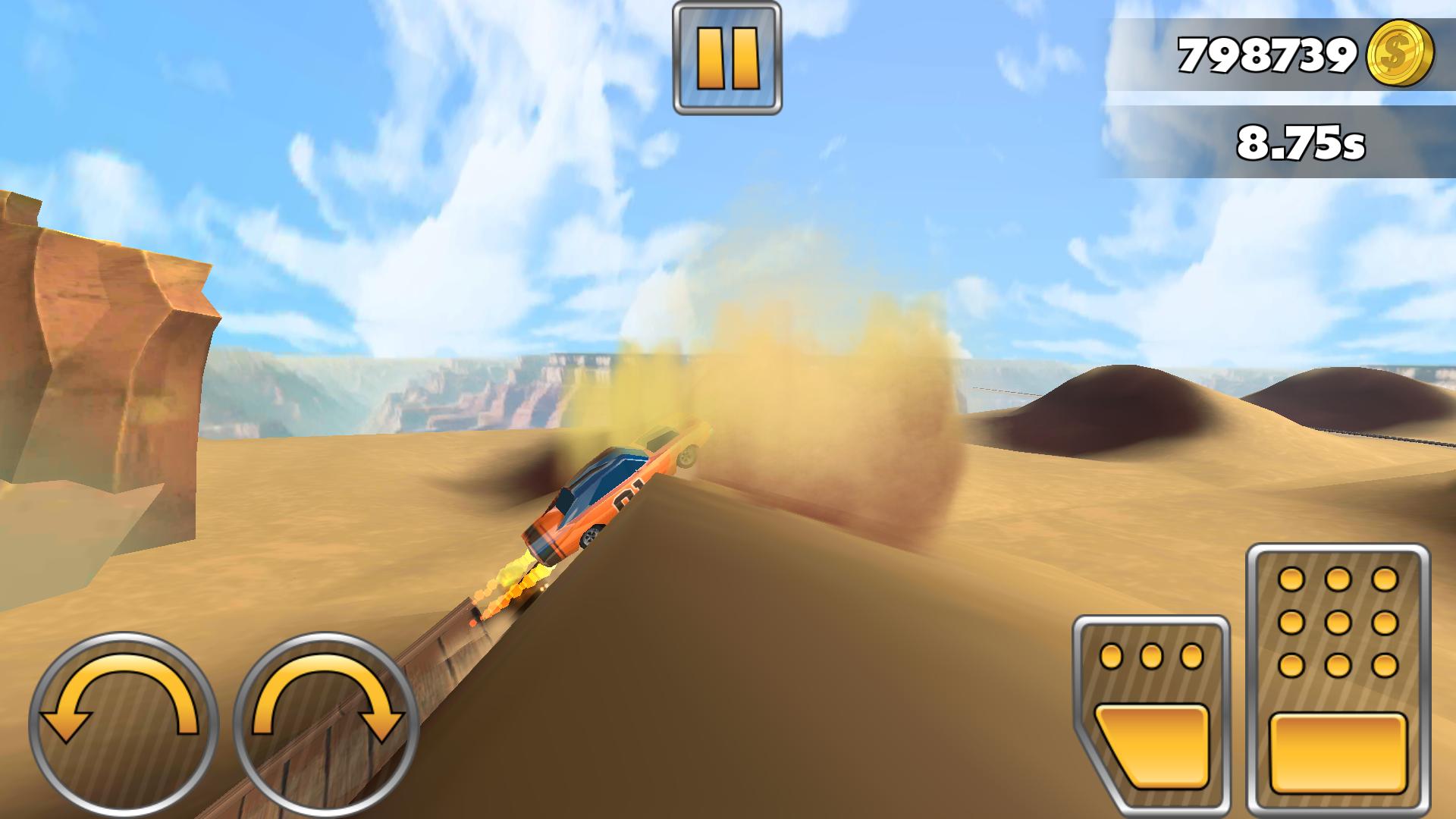Screen dimensions: 1456x819
Task: Click the gold coin icon
Action: 1400,54
